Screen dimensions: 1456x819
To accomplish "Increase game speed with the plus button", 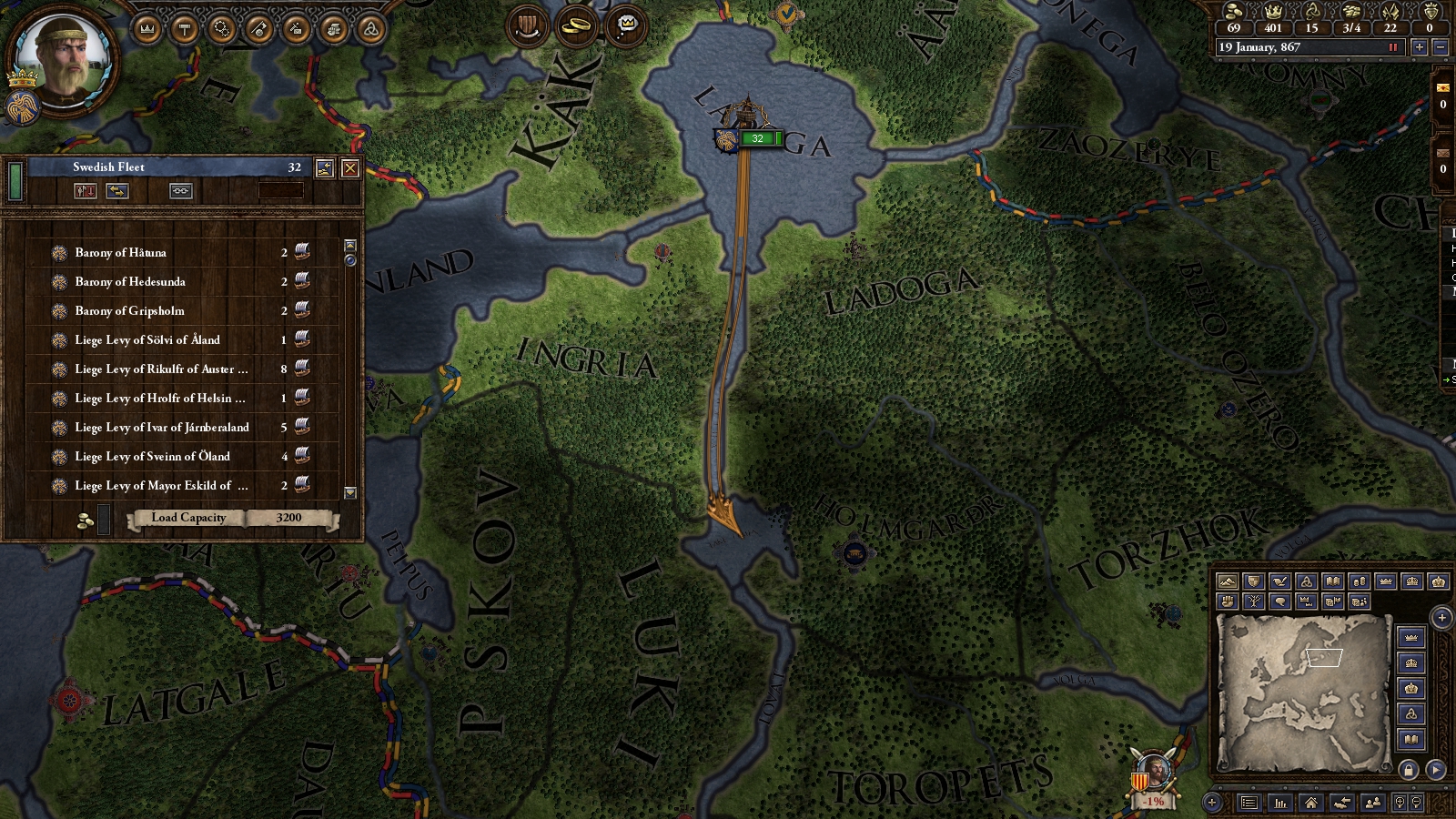I will [x=1419, y=47].
